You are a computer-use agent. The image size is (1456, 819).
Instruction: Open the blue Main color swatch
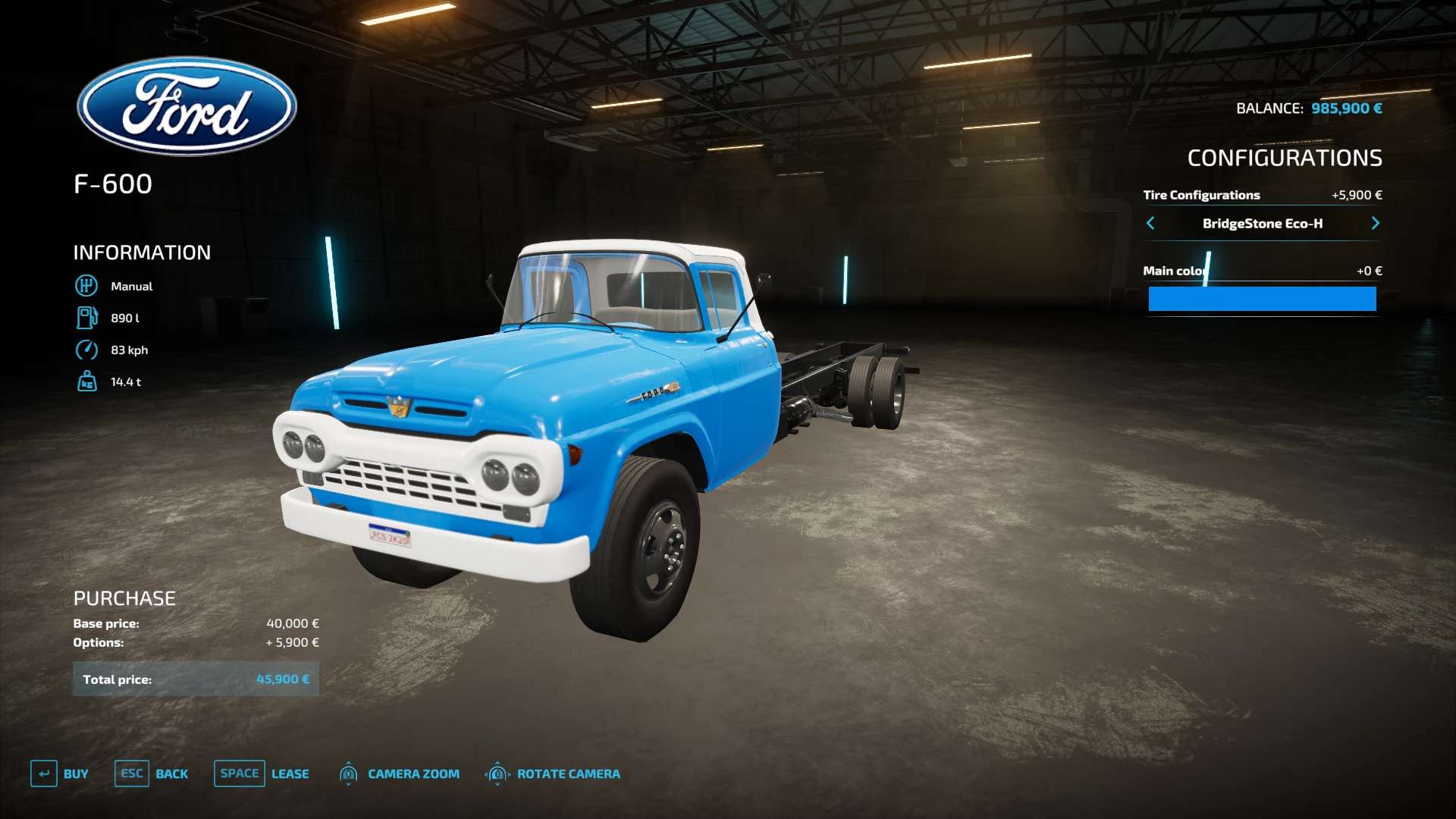pyautogui.click(x=1262, y=299)
